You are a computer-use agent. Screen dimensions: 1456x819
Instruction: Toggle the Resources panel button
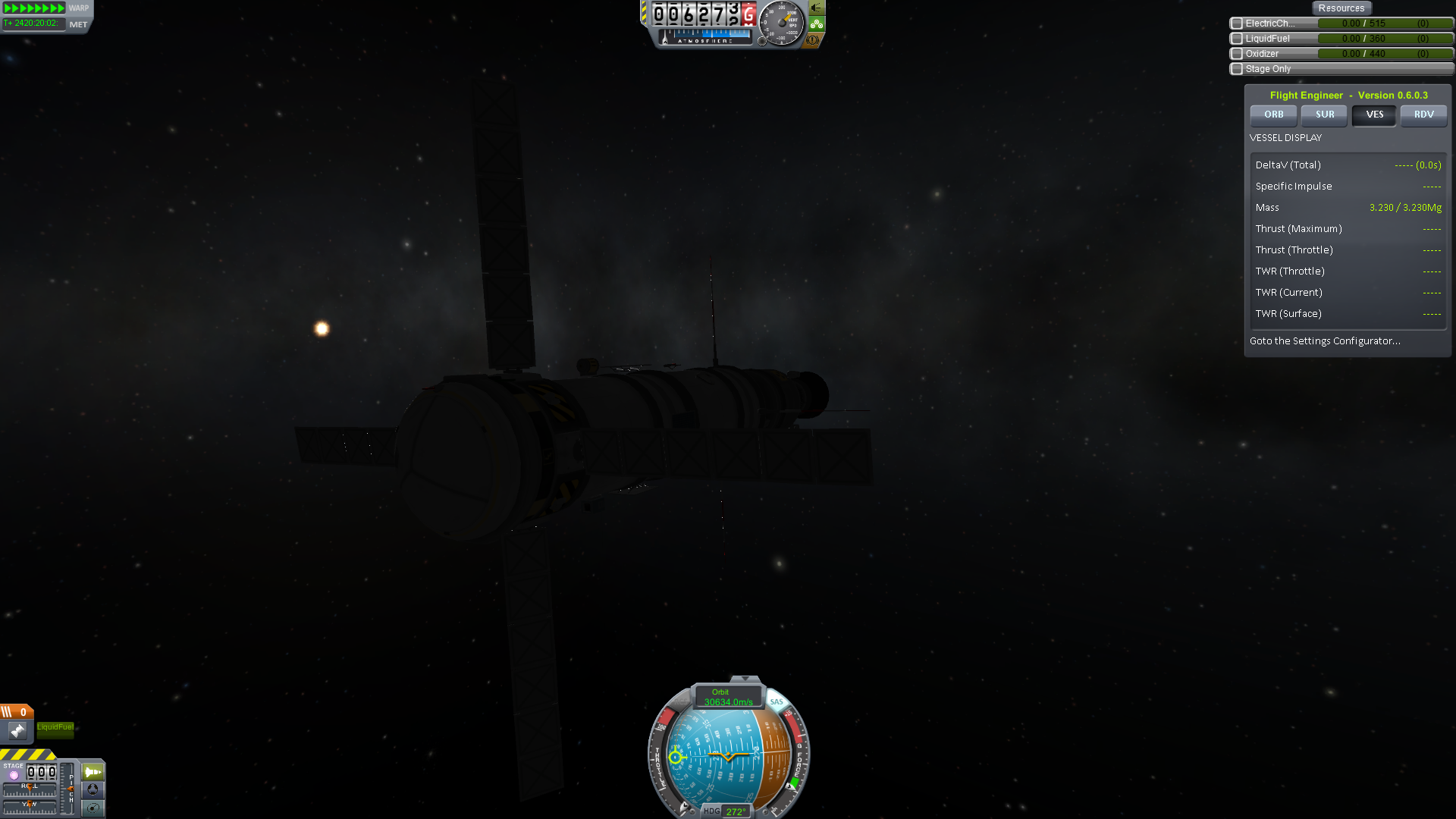click(x=1341, y=8)
